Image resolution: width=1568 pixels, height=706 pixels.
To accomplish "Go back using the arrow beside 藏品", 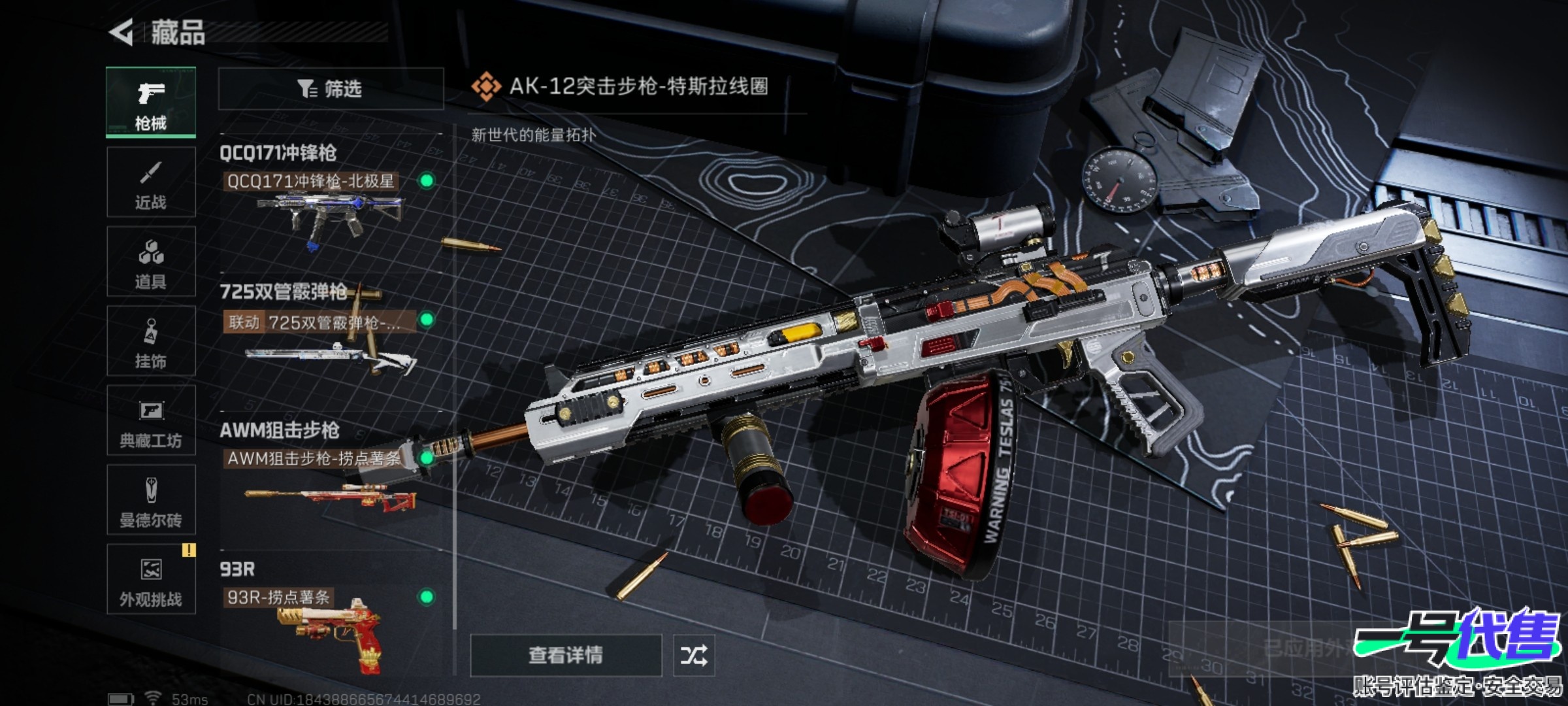I will click(x=122, y=32).
